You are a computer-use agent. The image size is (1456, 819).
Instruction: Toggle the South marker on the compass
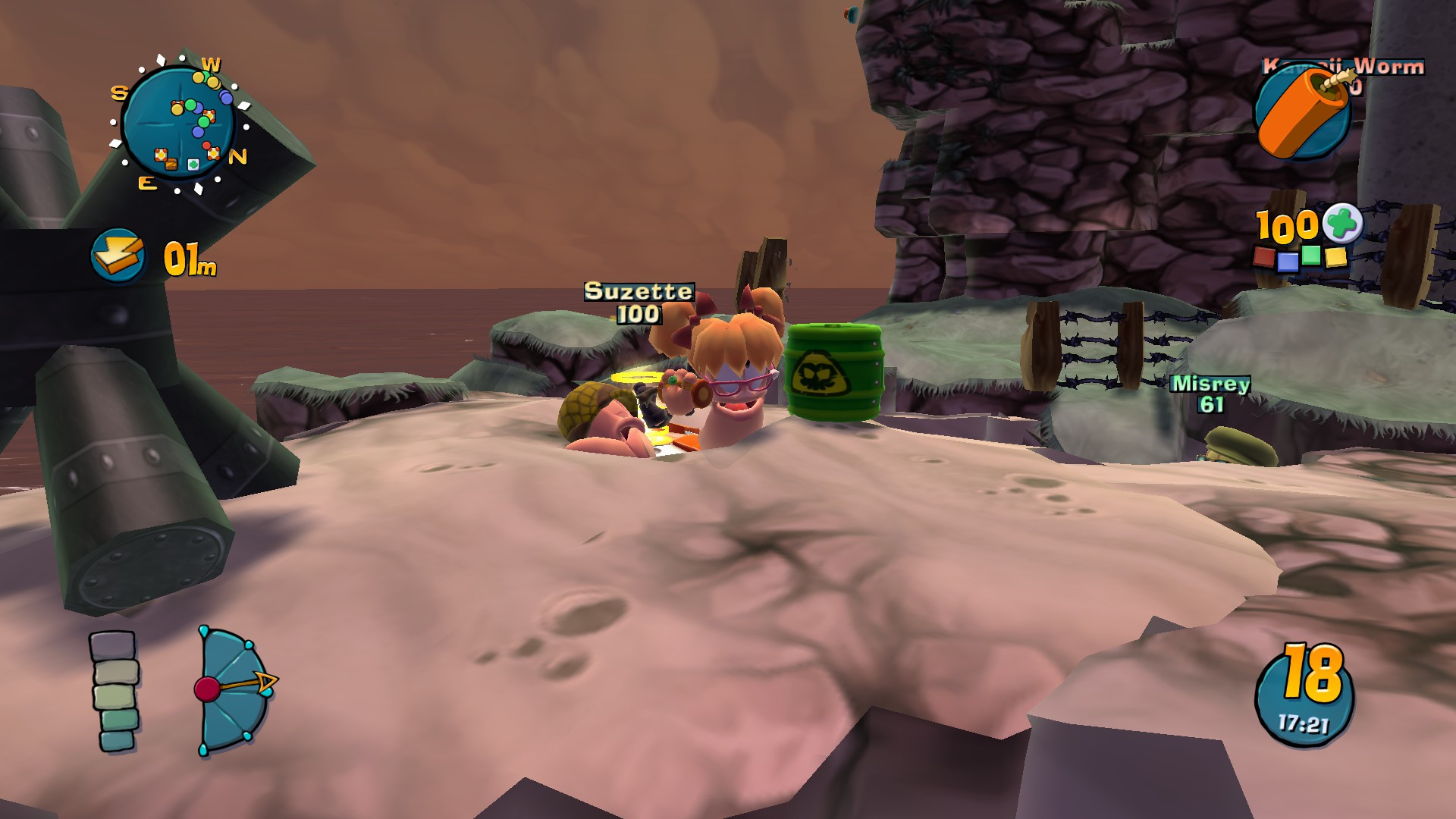tap(119, 93)
